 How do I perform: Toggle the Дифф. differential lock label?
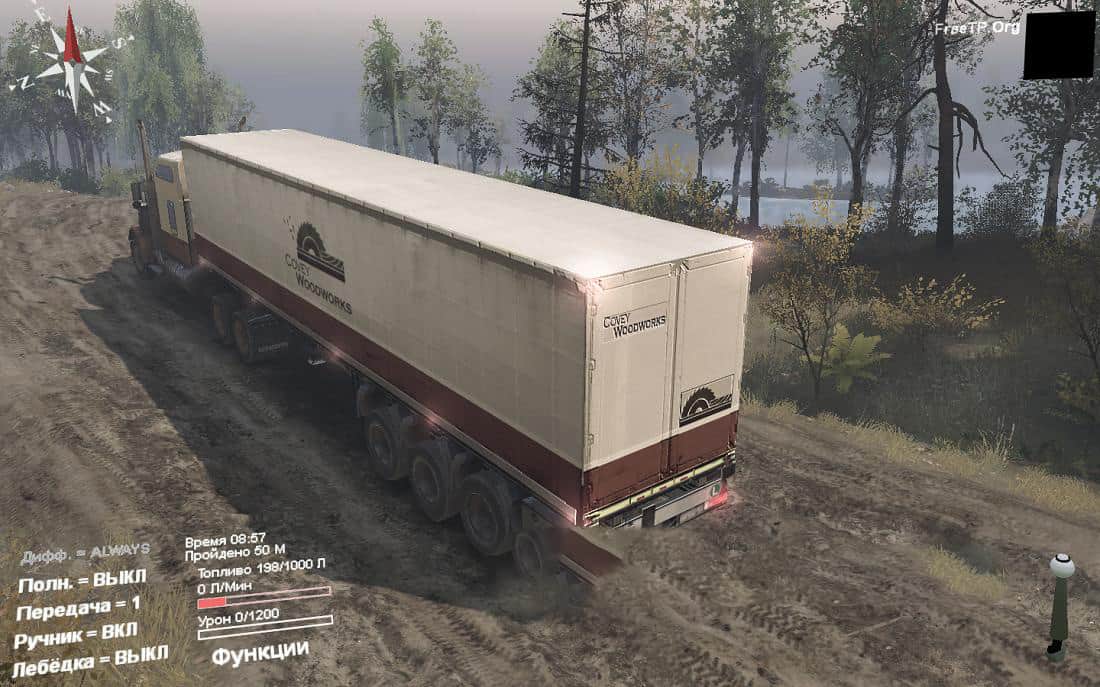(85, 553)
